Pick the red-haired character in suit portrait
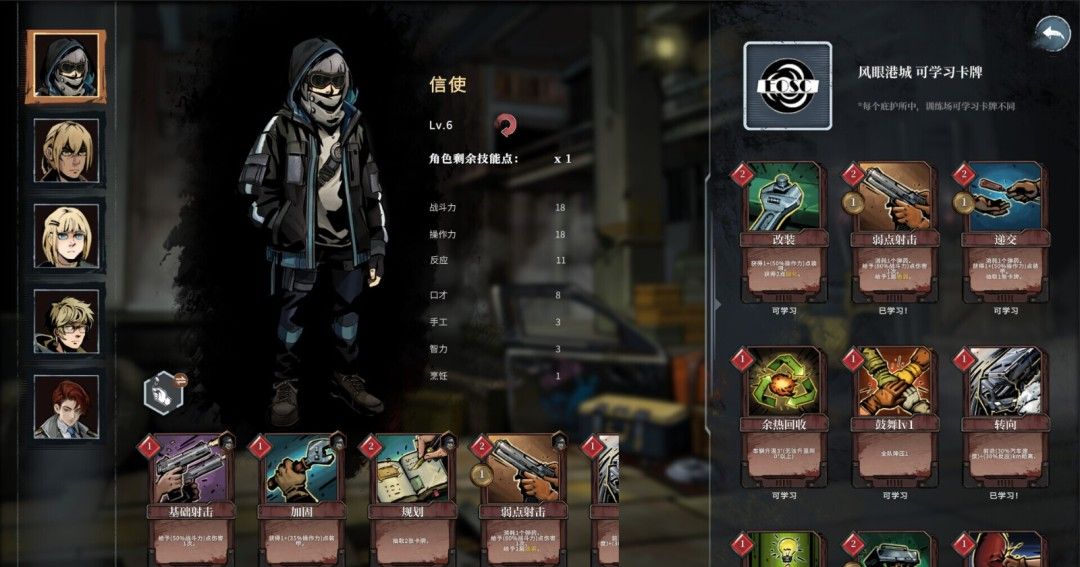This screenshot has width=1080, height=567. [x=66, y=406]
